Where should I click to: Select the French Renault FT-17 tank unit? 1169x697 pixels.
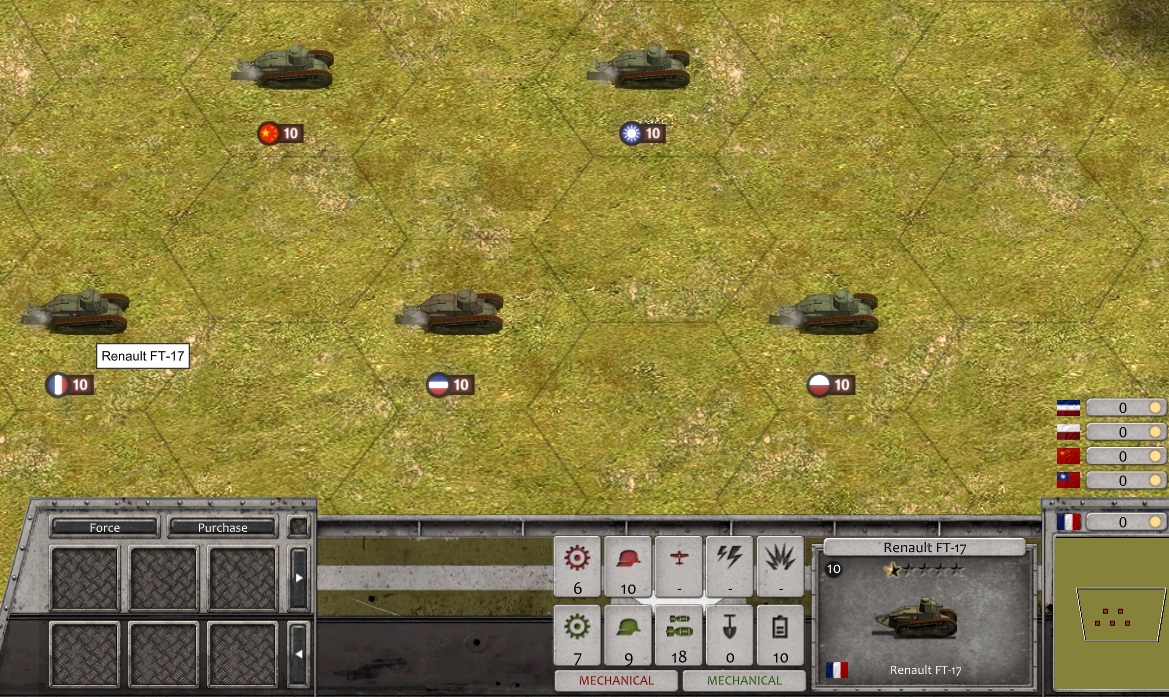[x=76, y=311]
